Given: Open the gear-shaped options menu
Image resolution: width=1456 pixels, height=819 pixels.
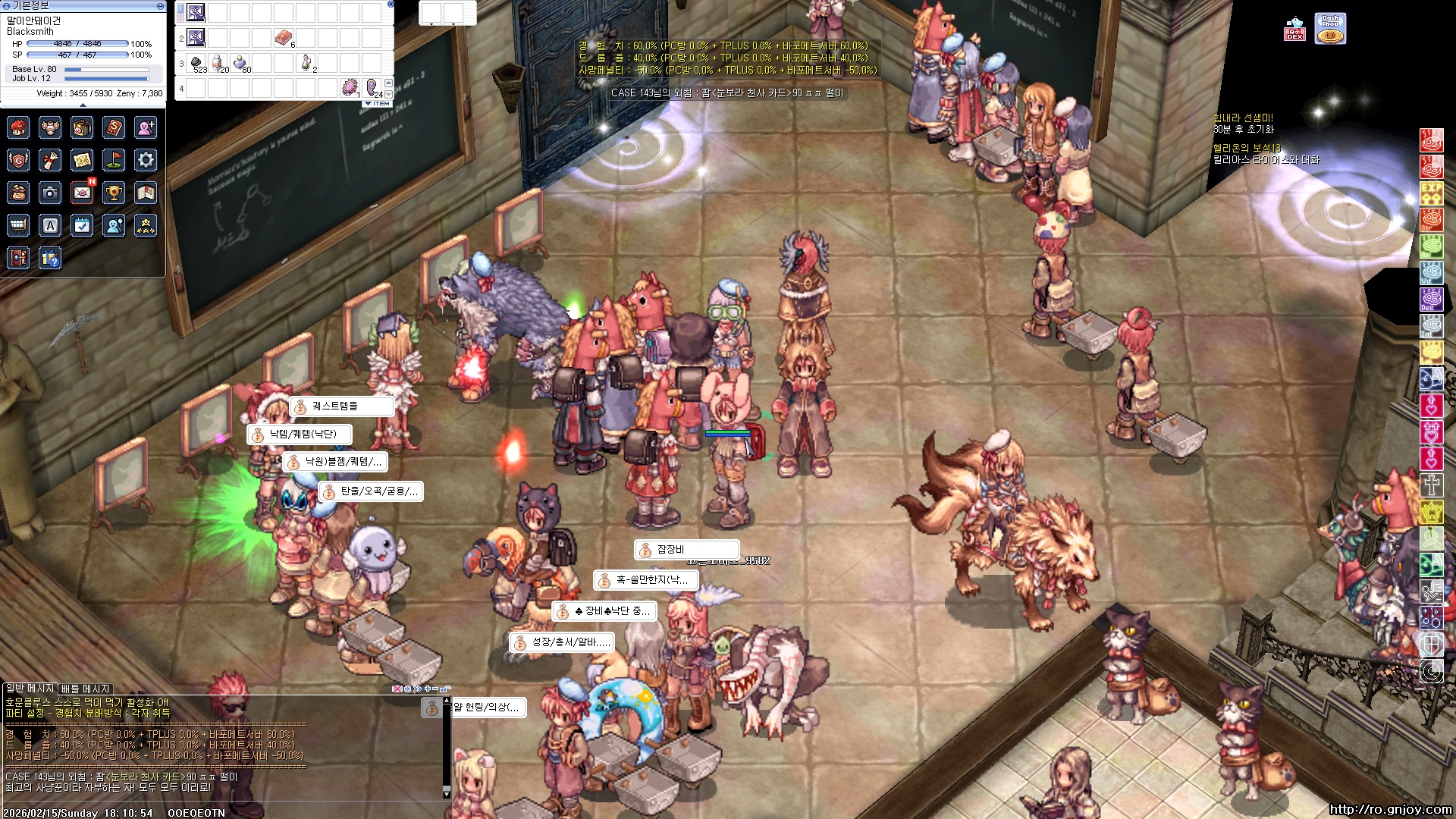Looking at the screenshot, I should pyautogui.click(x=146, y=160).
